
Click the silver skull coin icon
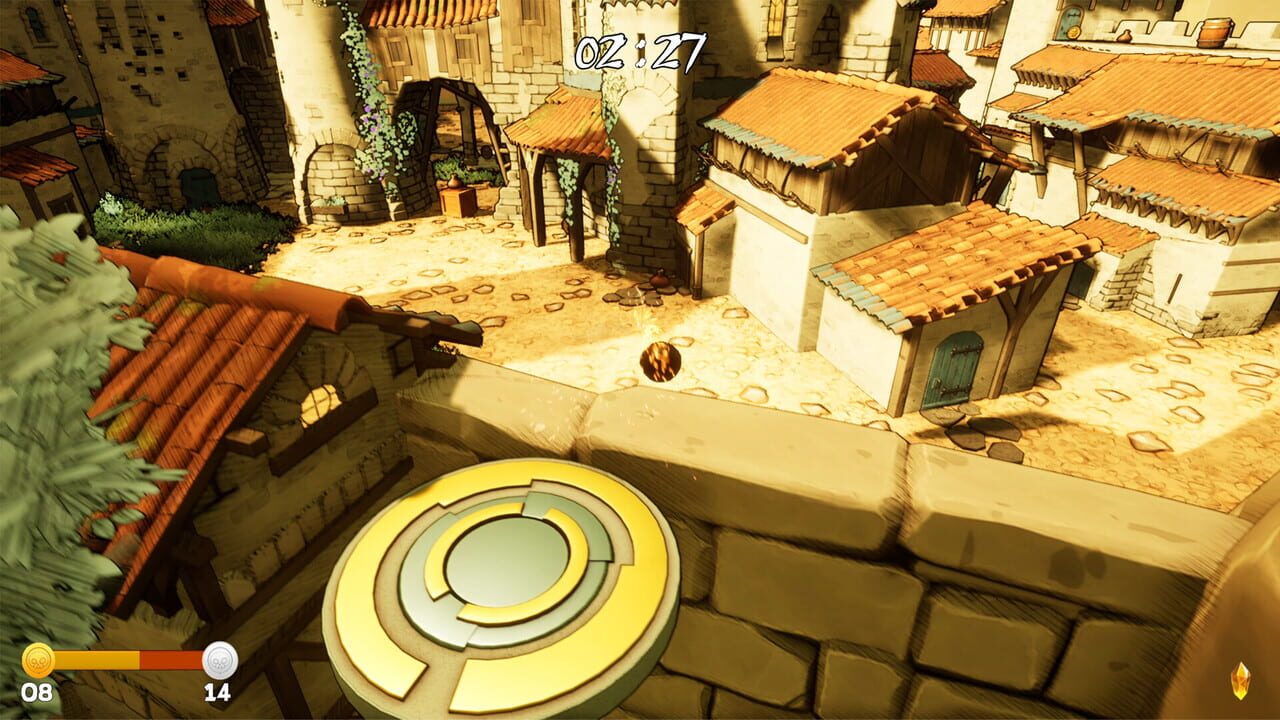222,661
